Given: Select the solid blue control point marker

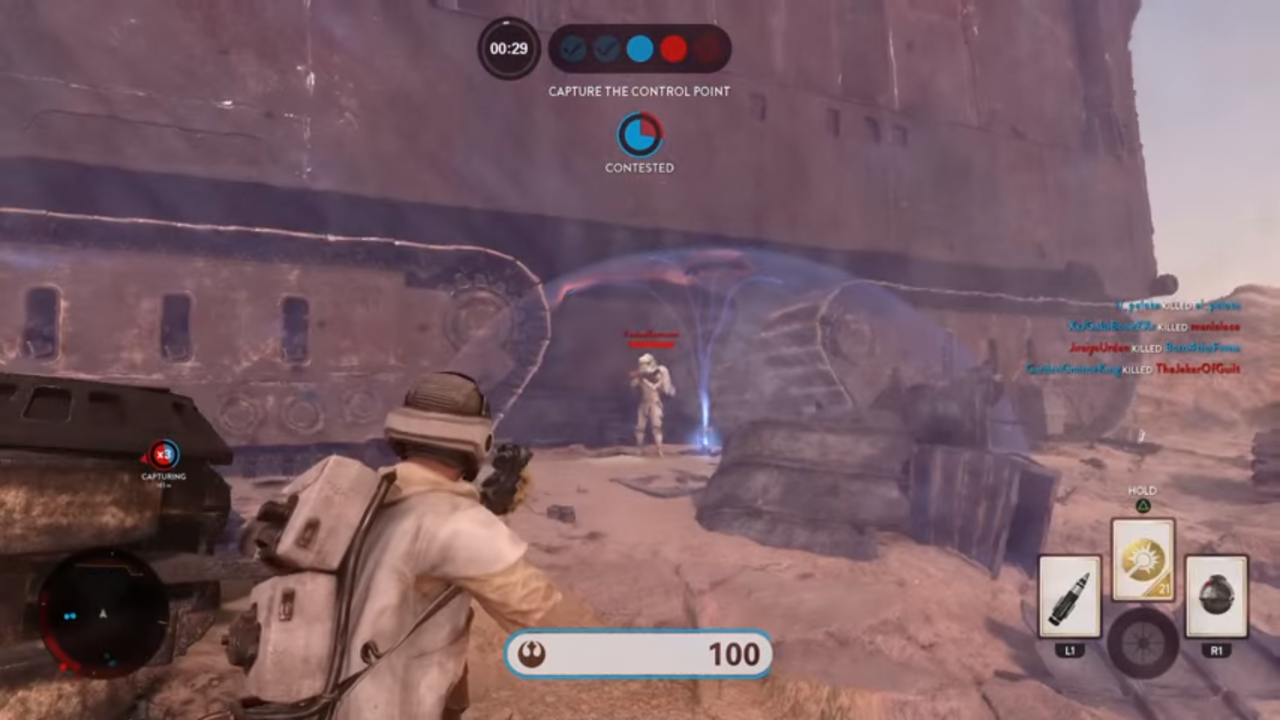Looking at the screenshot, I should pos(639,47).
